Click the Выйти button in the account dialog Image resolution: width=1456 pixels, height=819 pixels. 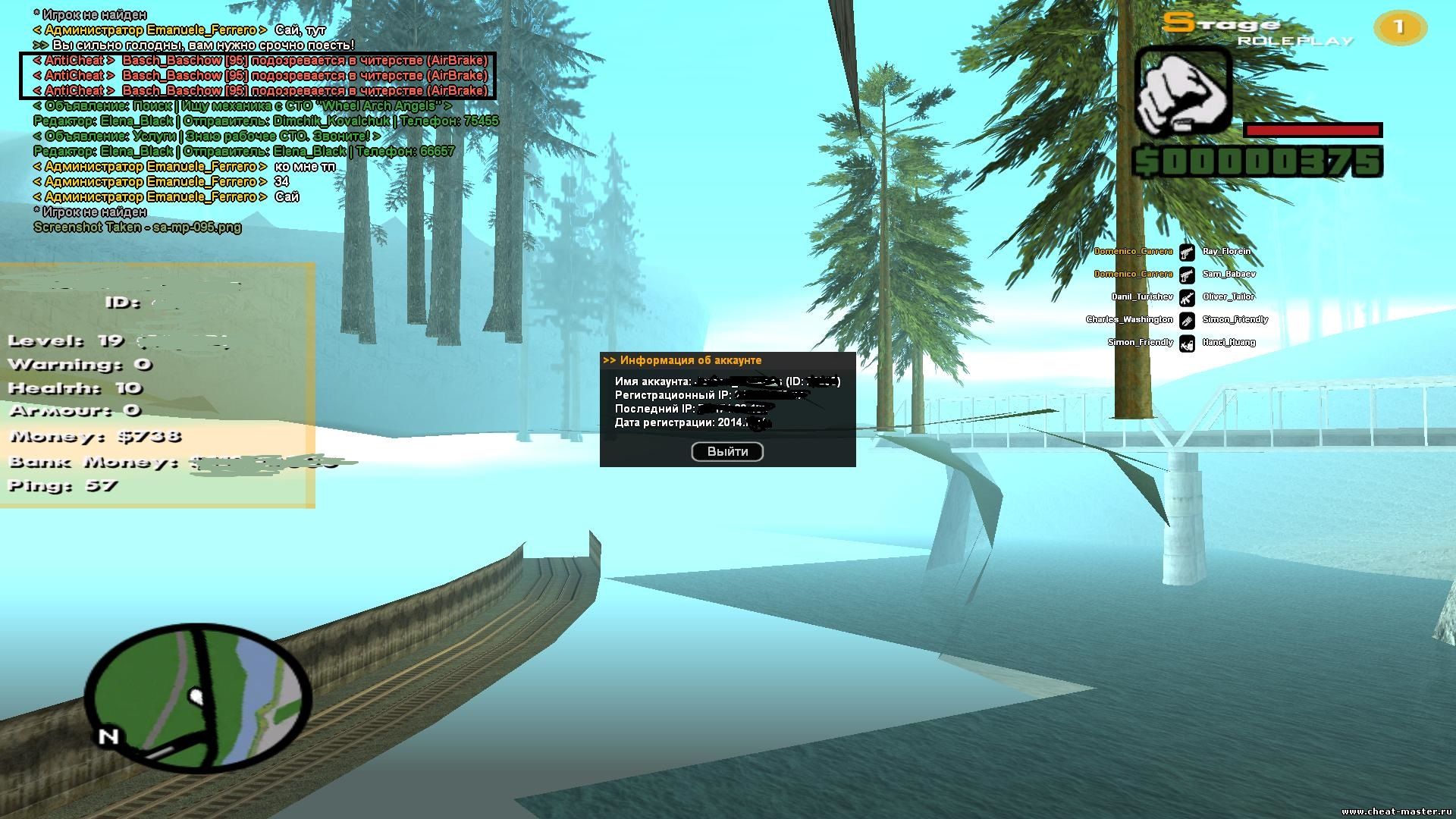(x=727, y=452)
